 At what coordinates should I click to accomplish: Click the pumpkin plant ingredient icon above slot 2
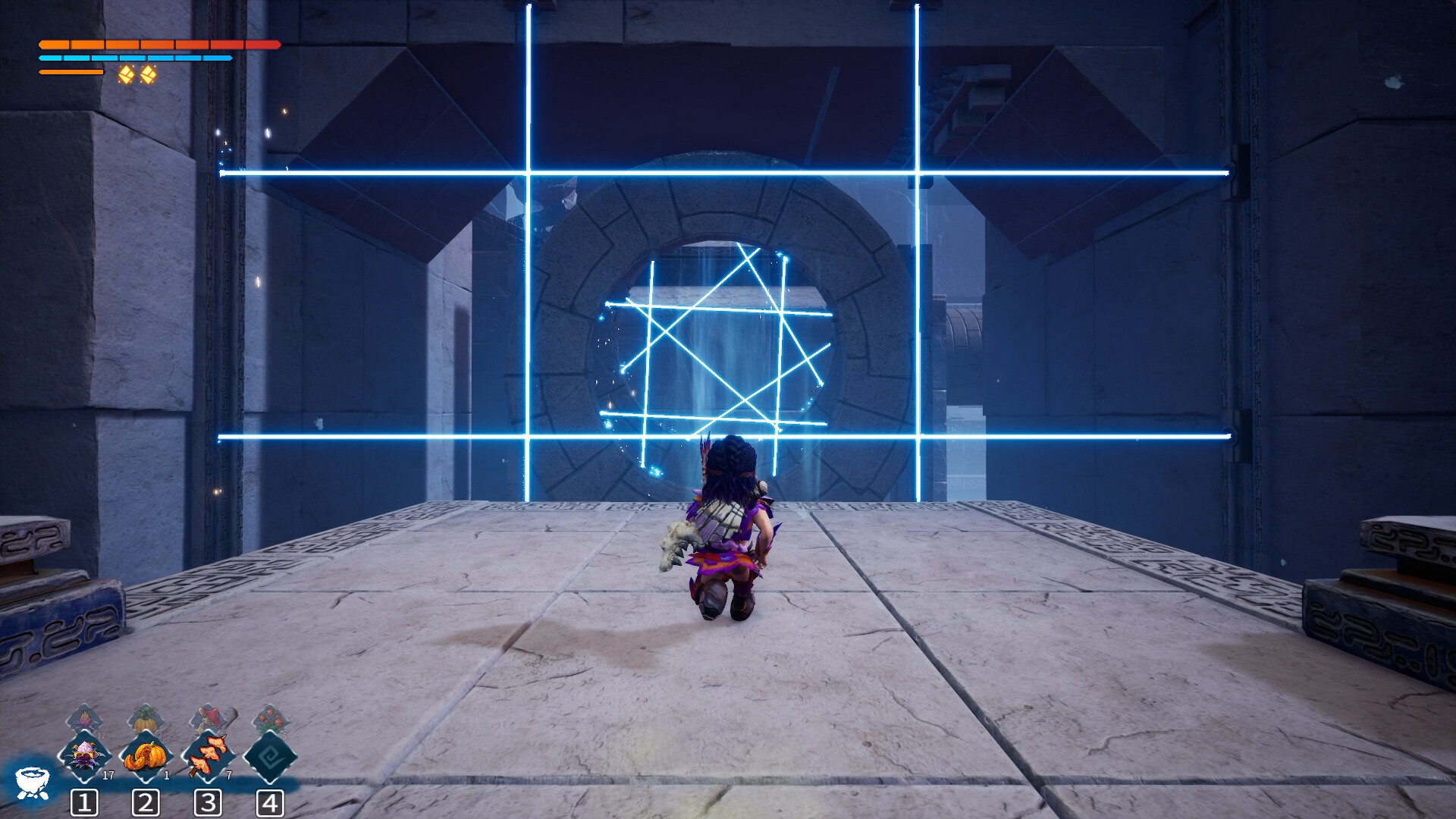[x=146, y=719]
